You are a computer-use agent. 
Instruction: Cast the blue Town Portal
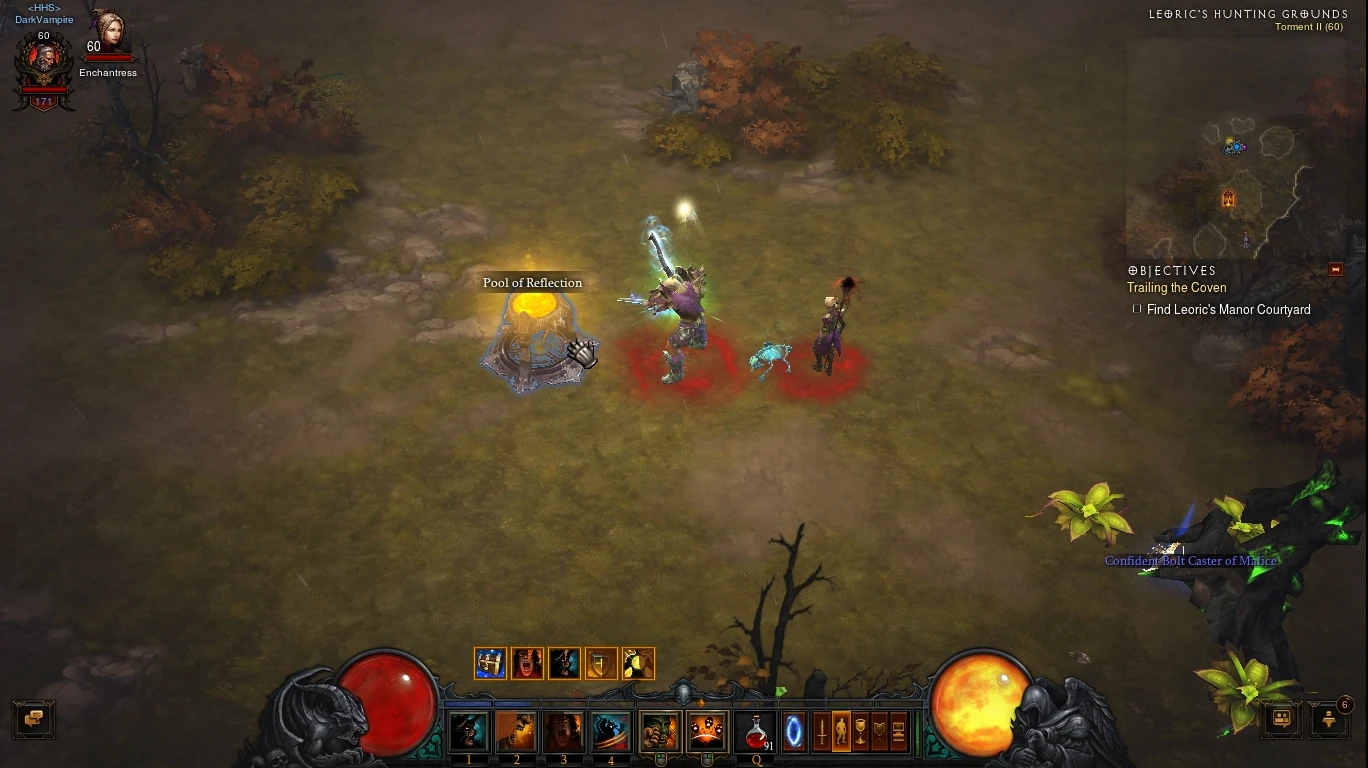click(x=795, y=732)
